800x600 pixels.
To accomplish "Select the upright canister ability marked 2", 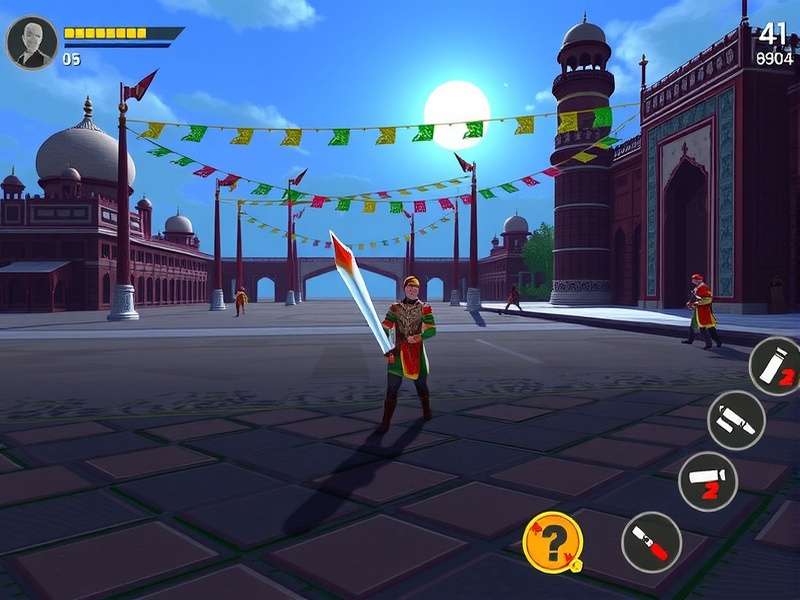I will (776, 366).
